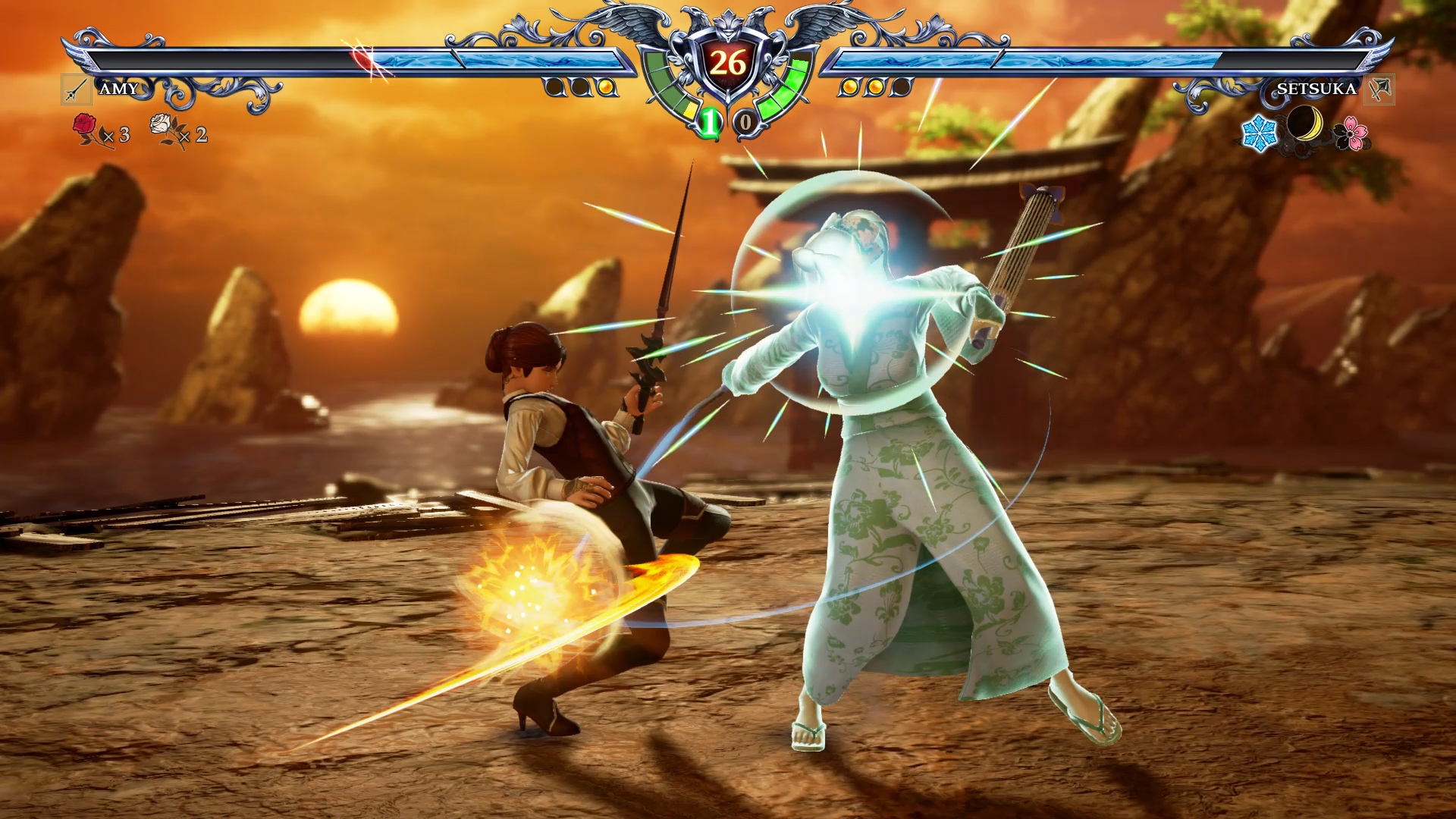Select Setsuka's blue snowflake icon

tap(1259, 133)
